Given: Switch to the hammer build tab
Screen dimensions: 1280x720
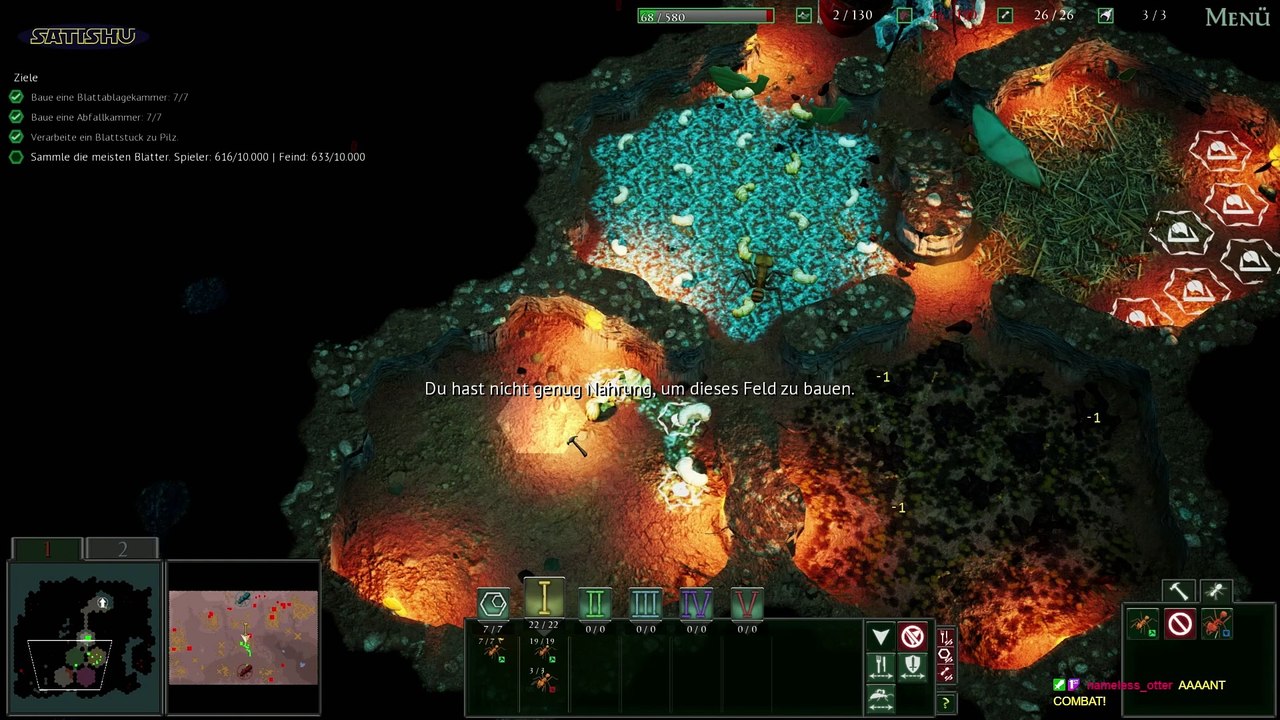Looking at the screenshot, I should coord(1179,592).
